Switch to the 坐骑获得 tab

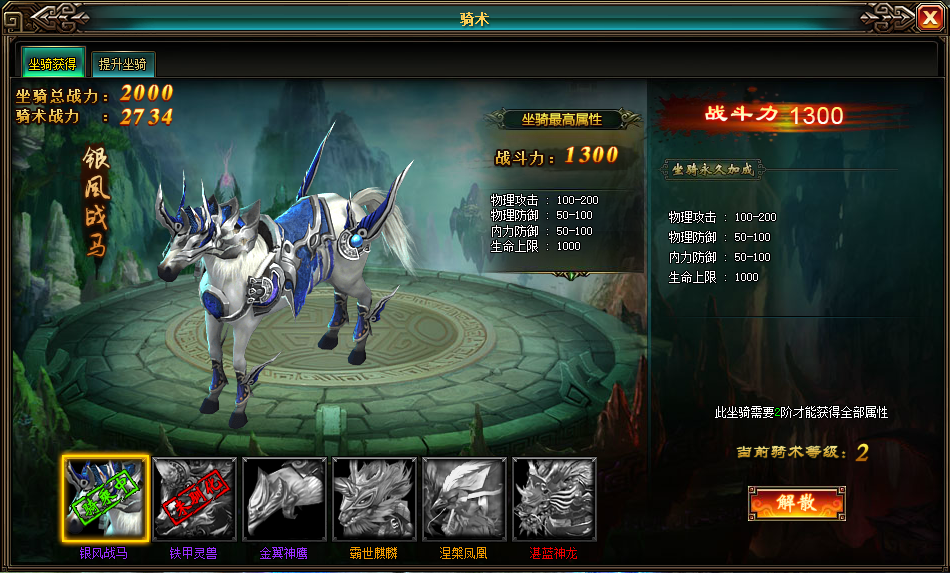click(x=54, y=64)
